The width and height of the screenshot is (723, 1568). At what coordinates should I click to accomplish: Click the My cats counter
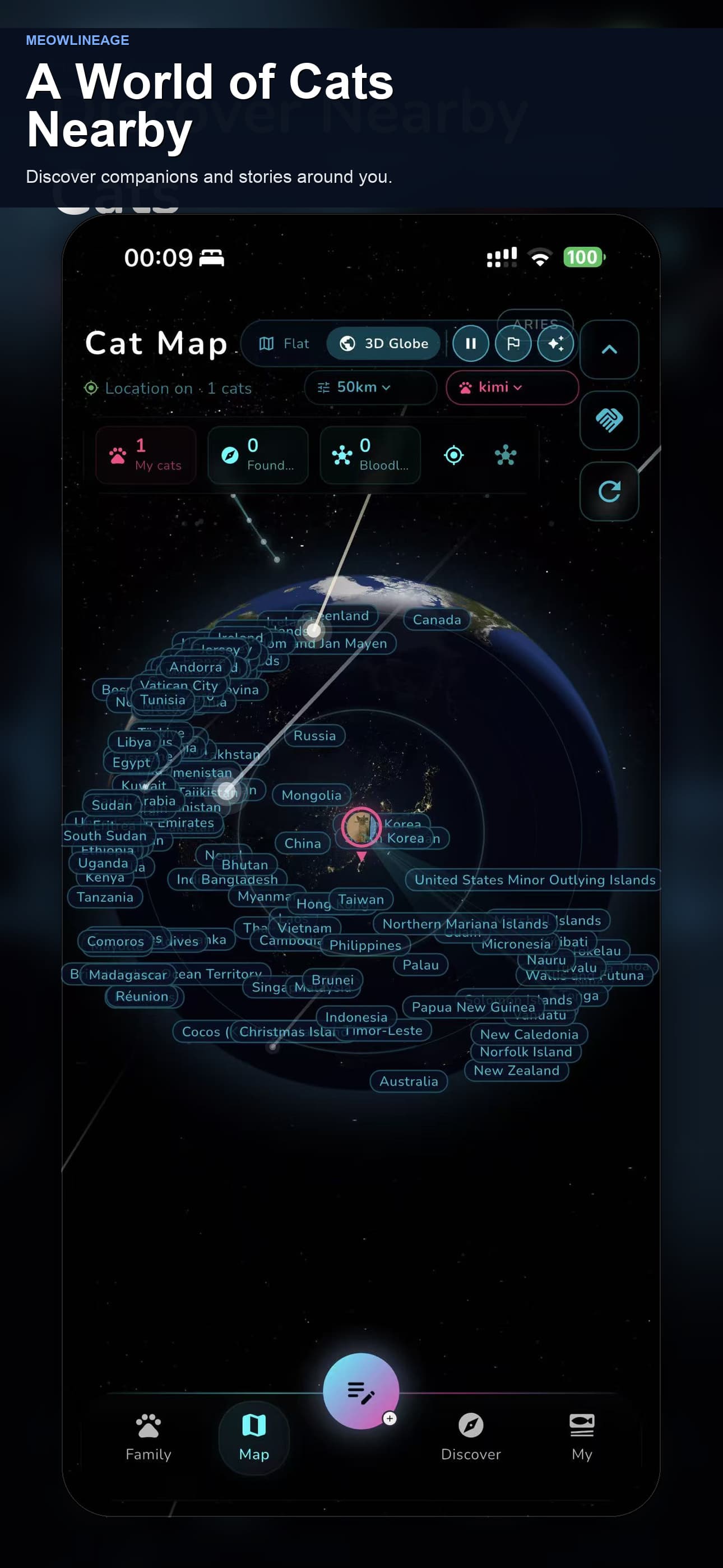(146, 455)
